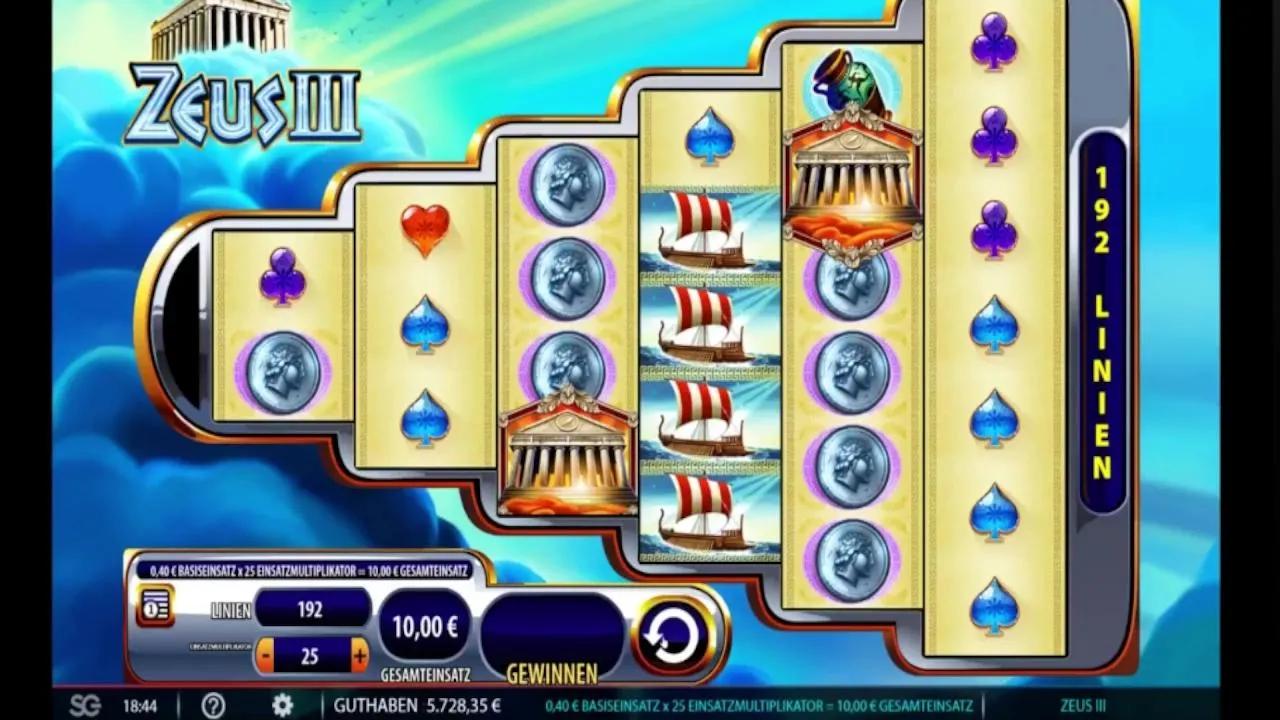Increase the bet multiplier with plus

[x=360, y=656]
